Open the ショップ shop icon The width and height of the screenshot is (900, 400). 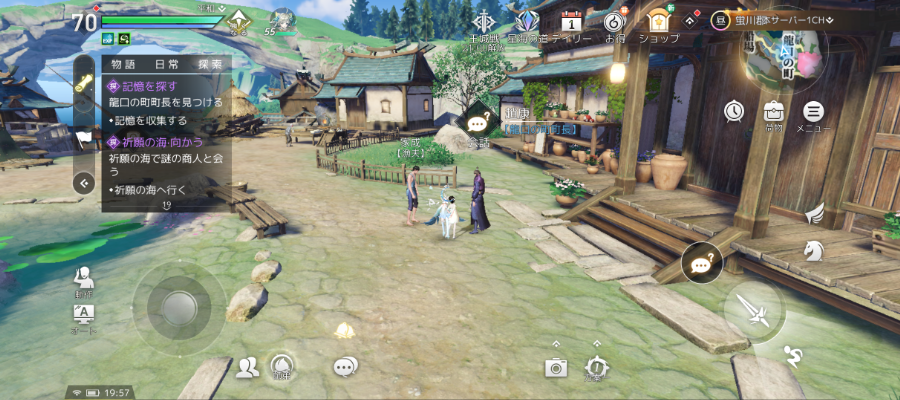(658, 22)
